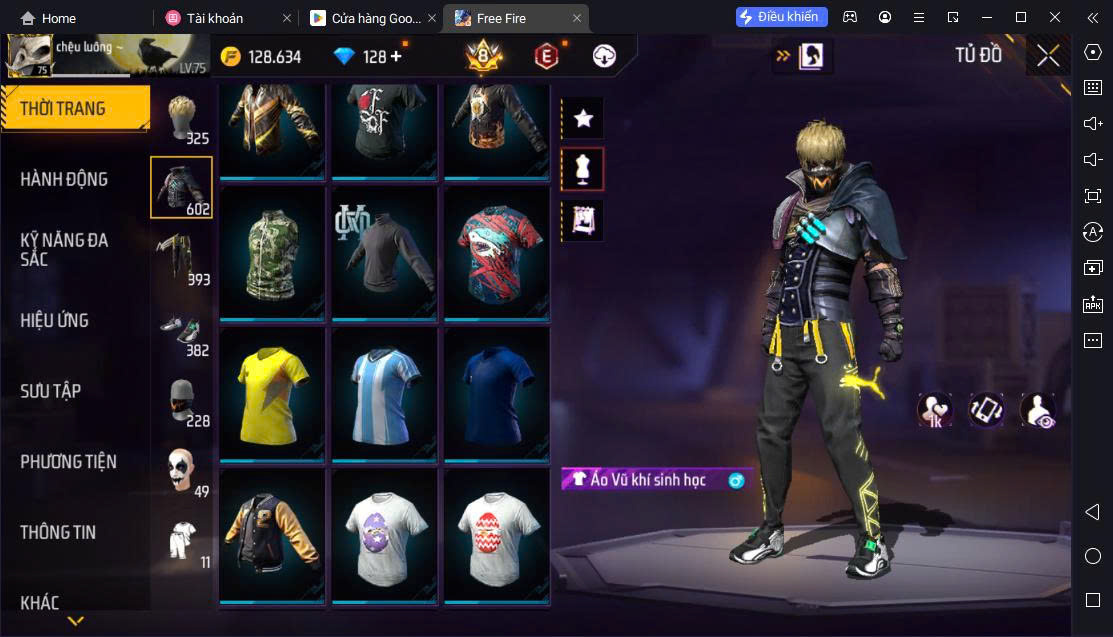Choose the blue-white striped jersey

[x=384, y=394]
